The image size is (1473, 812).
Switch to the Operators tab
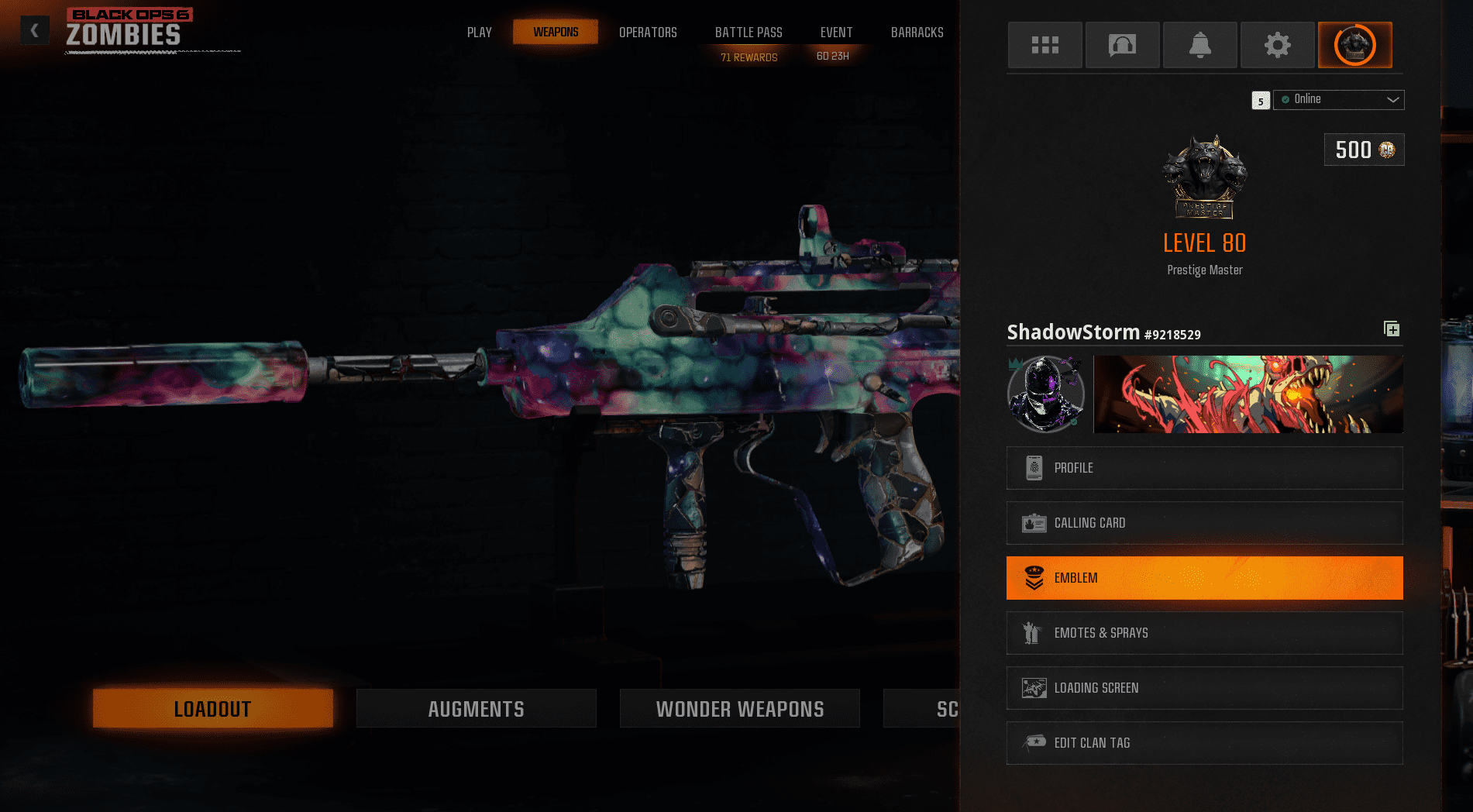[648, 32]
